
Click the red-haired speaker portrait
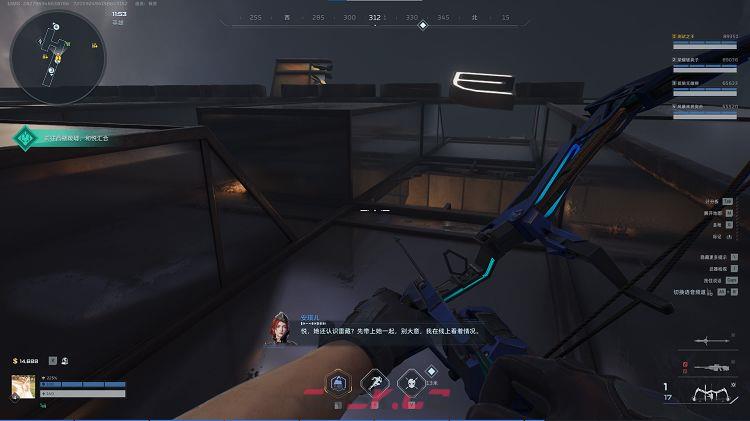[277, 328]
